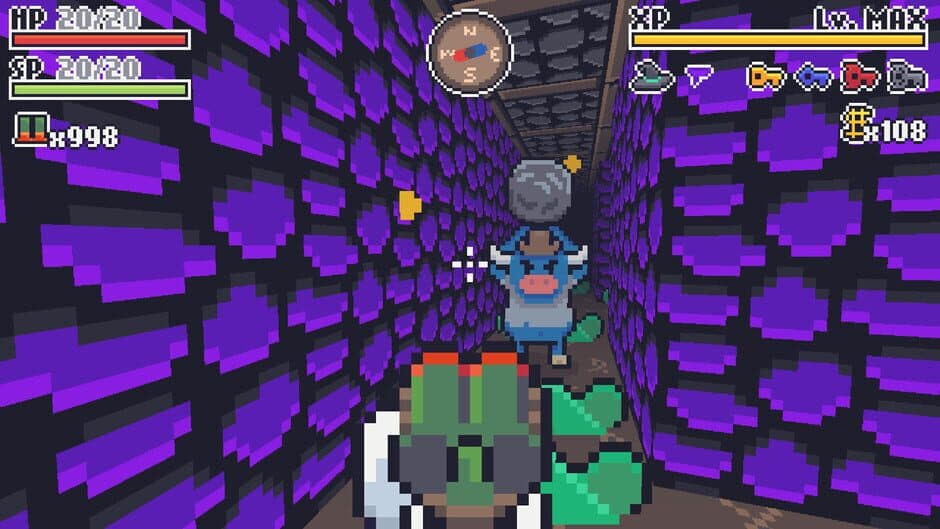Click the purple triangle item icon
The height and width of the screenshot is (529, 940).
click(699, 73)
